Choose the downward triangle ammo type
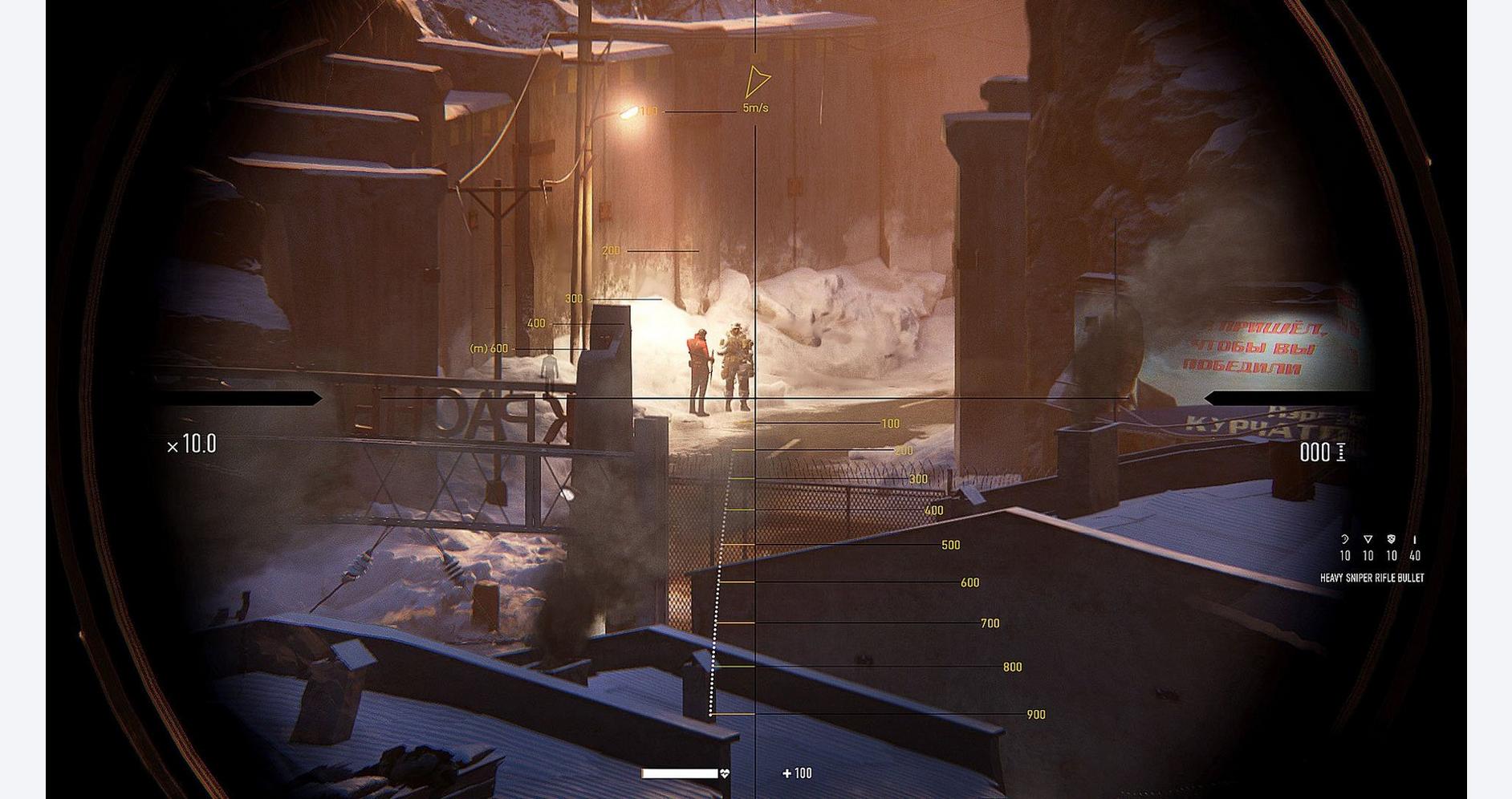This screenshot has height=799, width=1512. click(x=1368, y=539)
